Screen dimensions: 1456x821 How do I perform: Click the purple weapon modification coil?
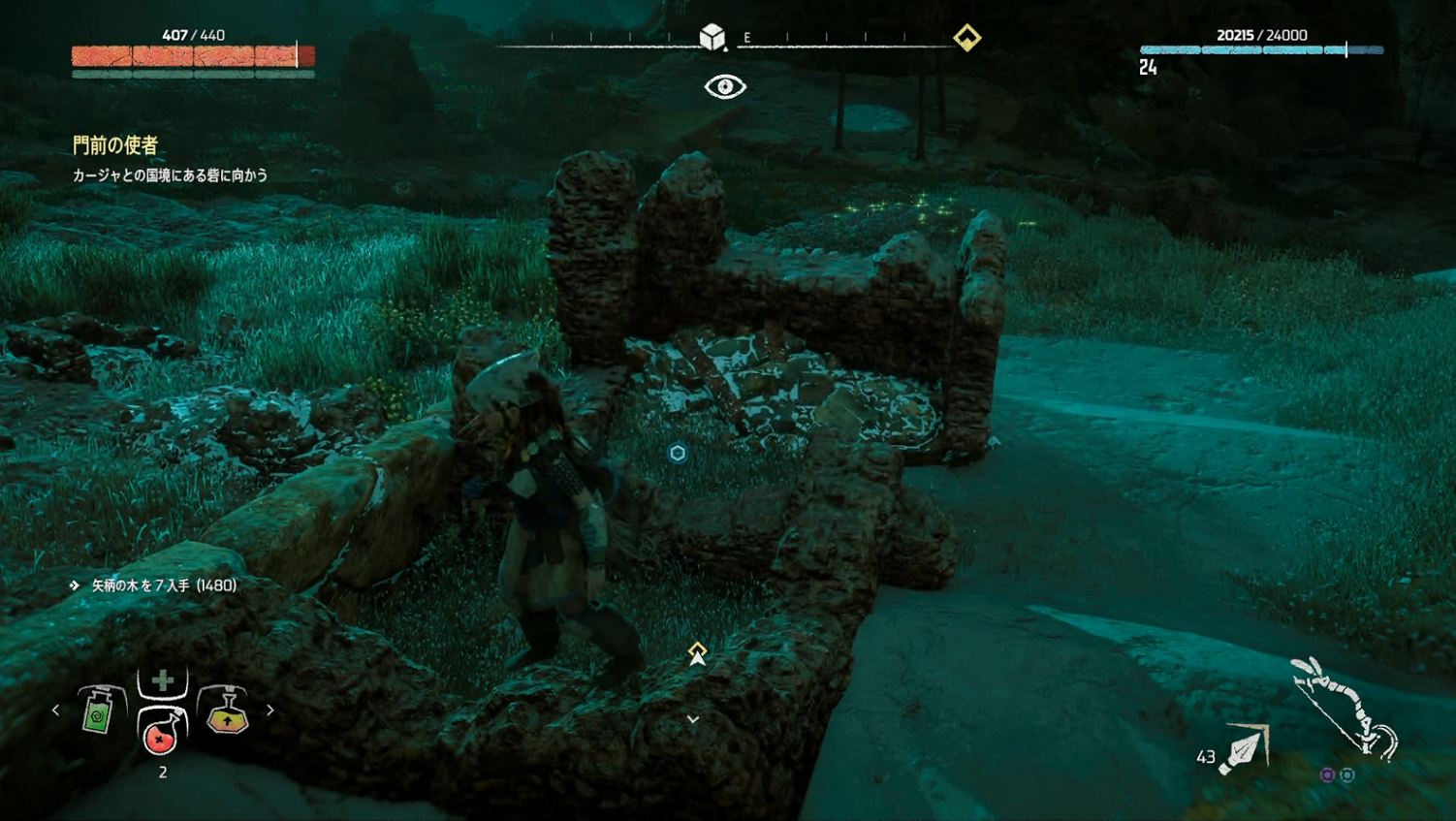coord(1327,774)
